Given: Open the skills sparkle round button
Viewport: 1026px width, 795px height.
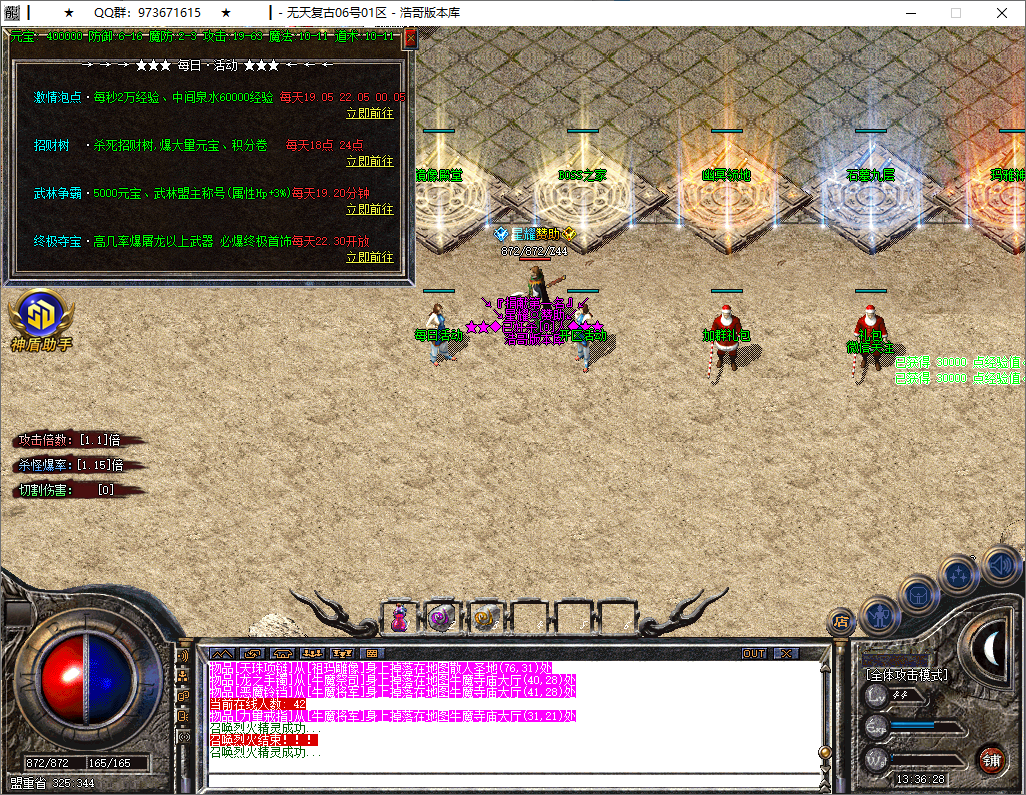Looking at the screenshot, I should coord(959,574).
